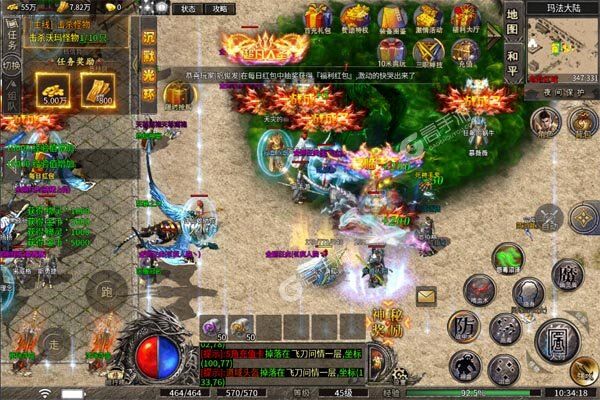
Task: Open the mail envelope icon
Action: (427, 295)
